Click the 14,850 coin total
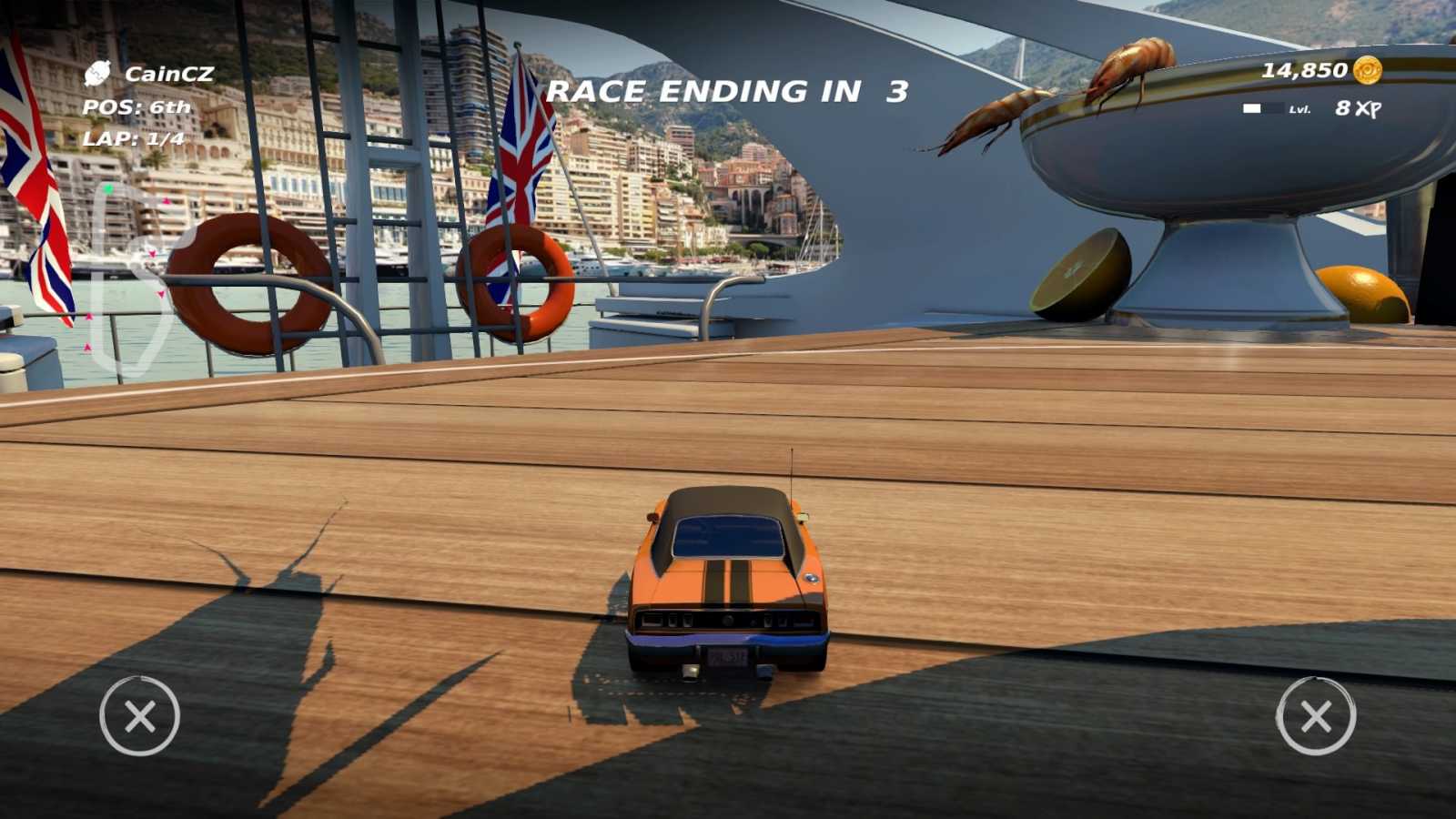This screenshot has width=1456, height=819. [x=1303, y=69]
